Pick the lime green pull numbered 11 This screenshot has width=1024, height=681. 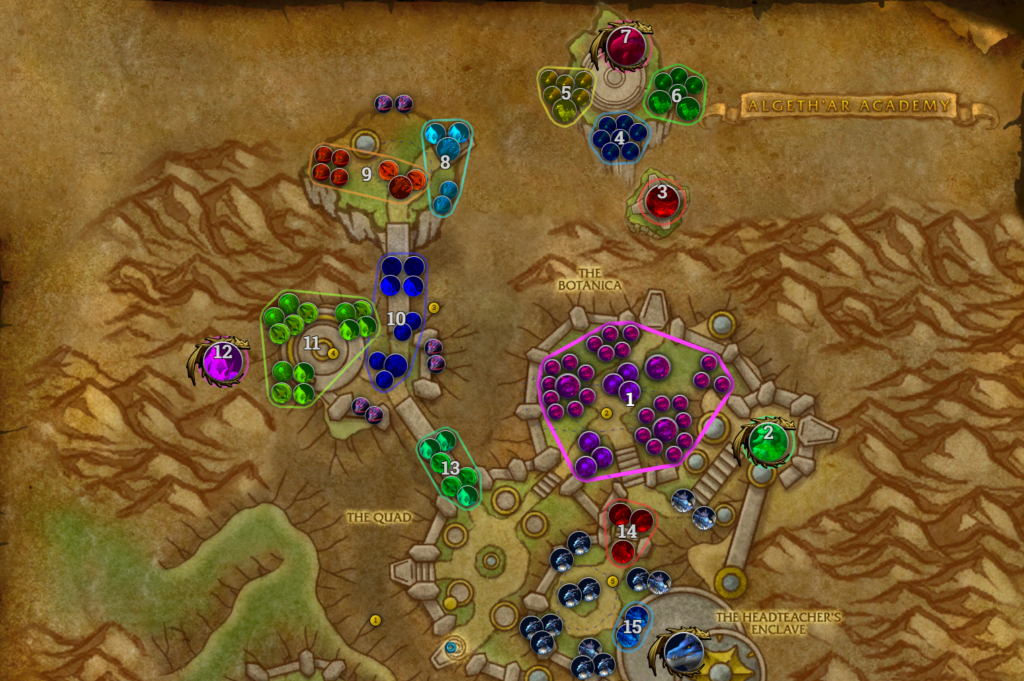pos(312,343)
